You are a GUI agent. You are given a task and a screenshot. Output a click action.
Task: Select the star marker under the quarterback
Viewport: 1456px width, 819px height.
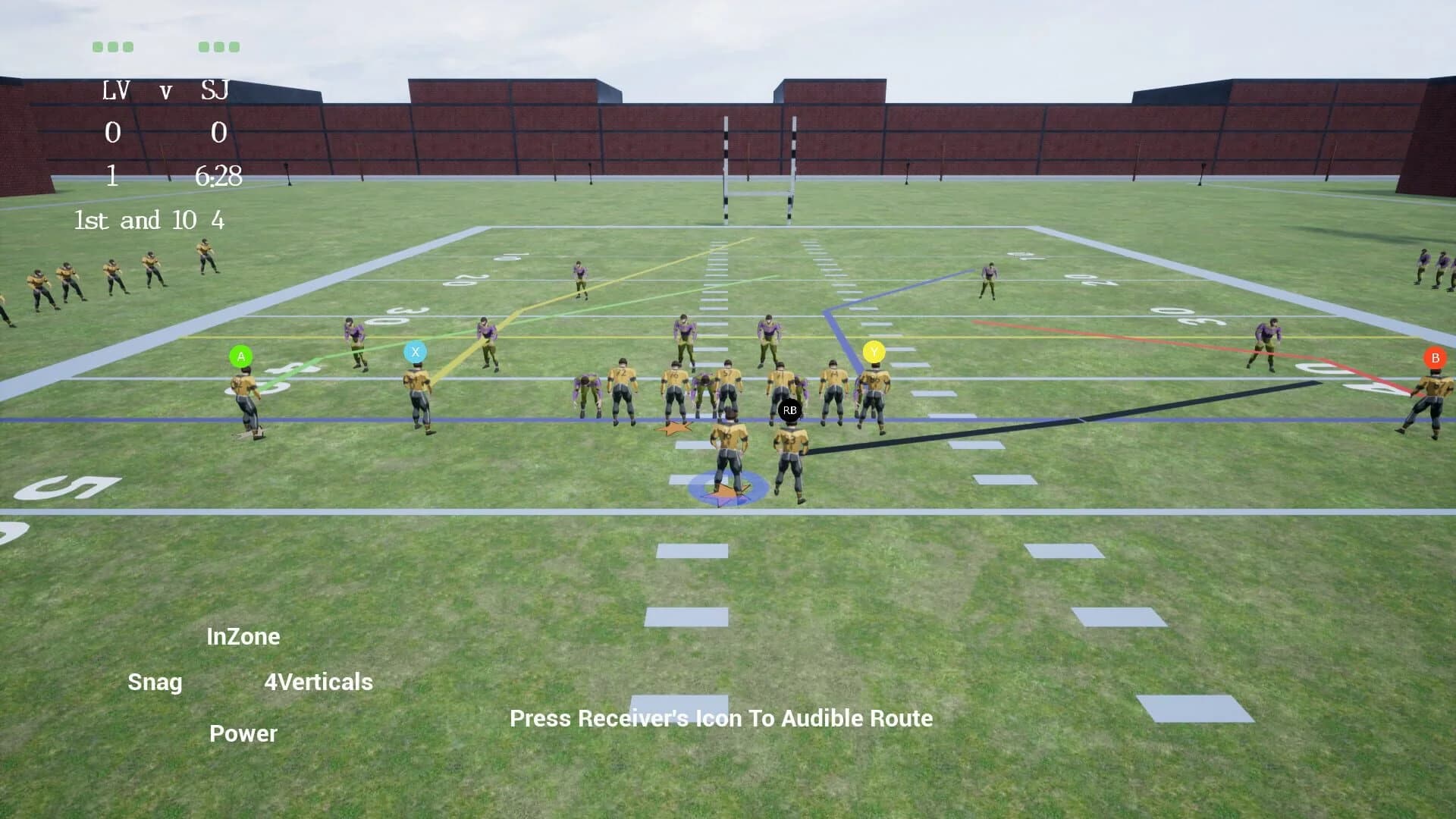pyautogui.click(x=726, y=494)
